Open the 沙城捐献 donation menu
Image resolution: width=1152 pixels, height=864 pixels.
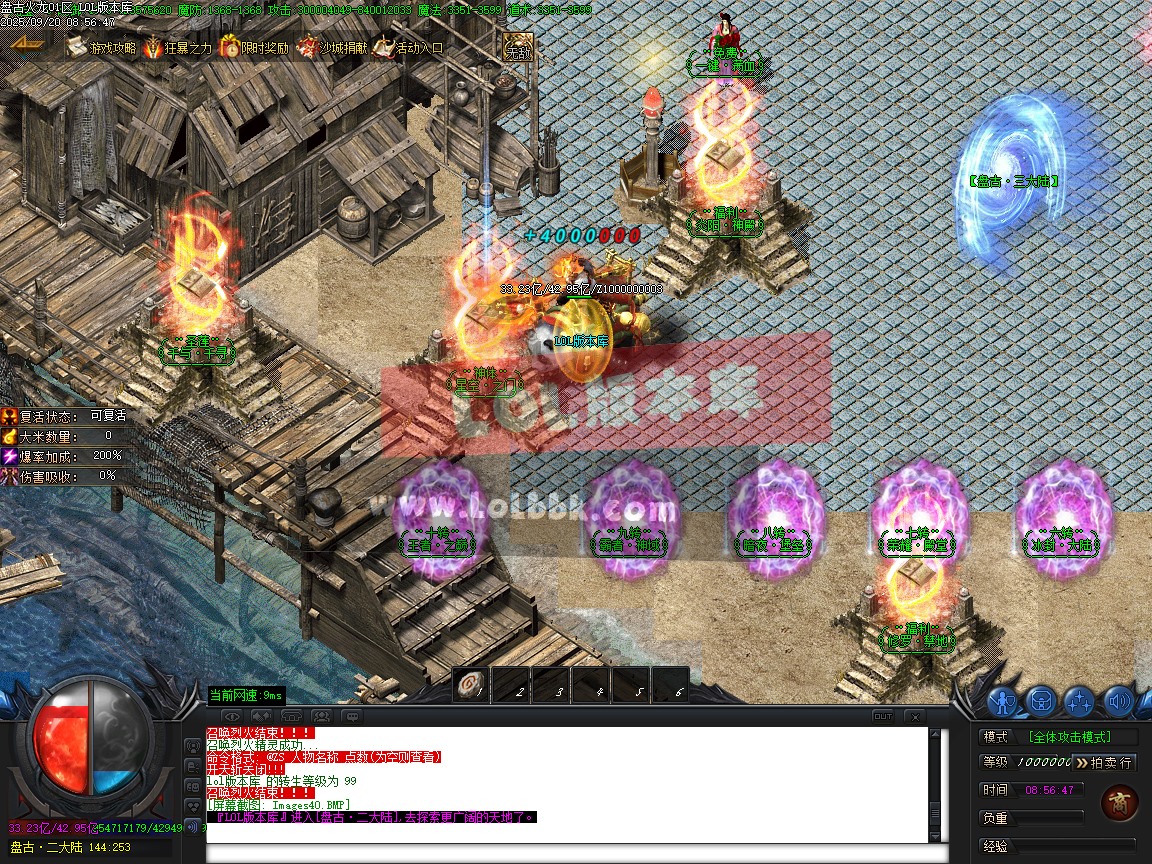332,47
